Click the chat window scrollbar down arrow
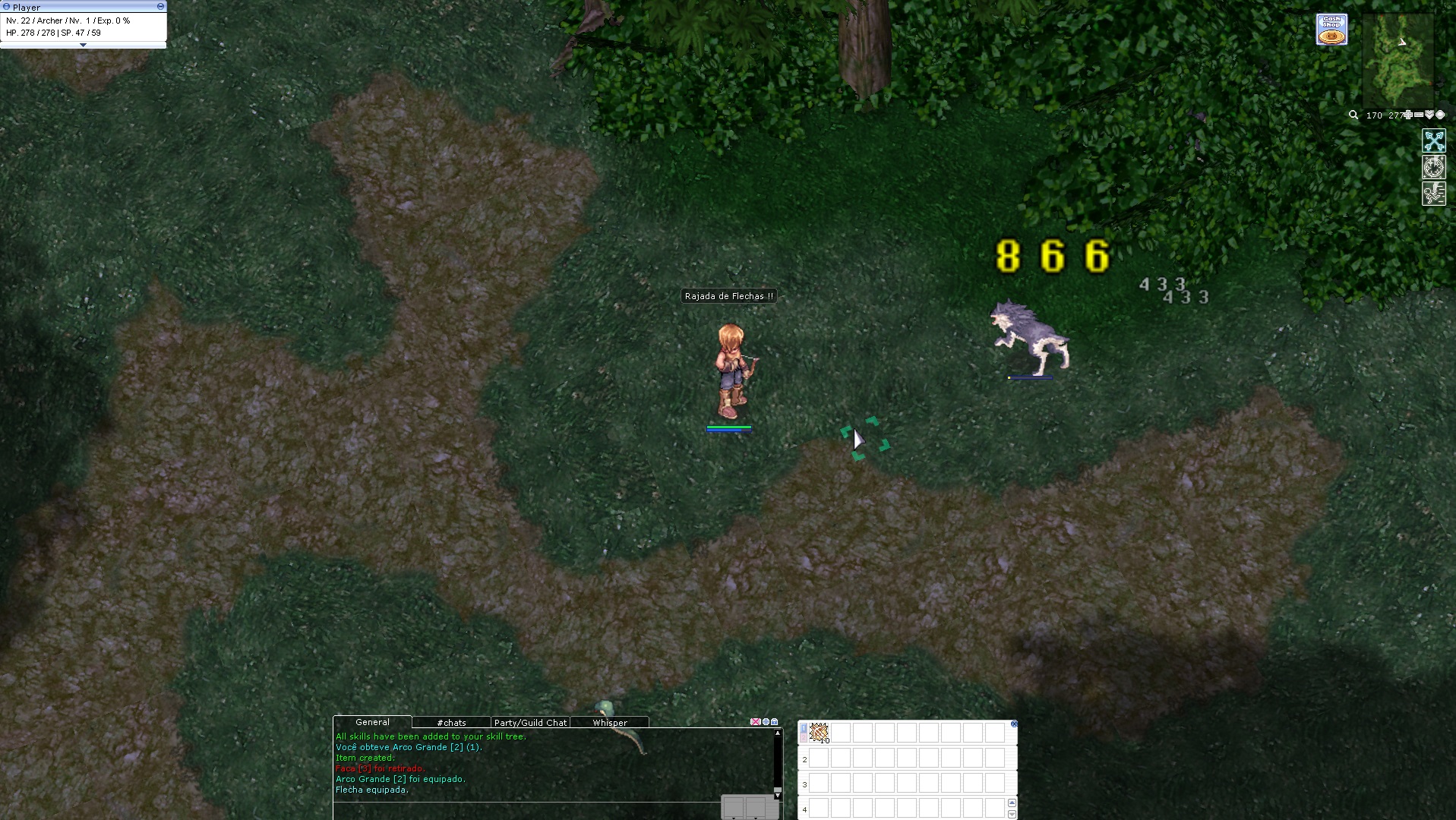This screenshot has height=820, width=1456. point(778,796)
